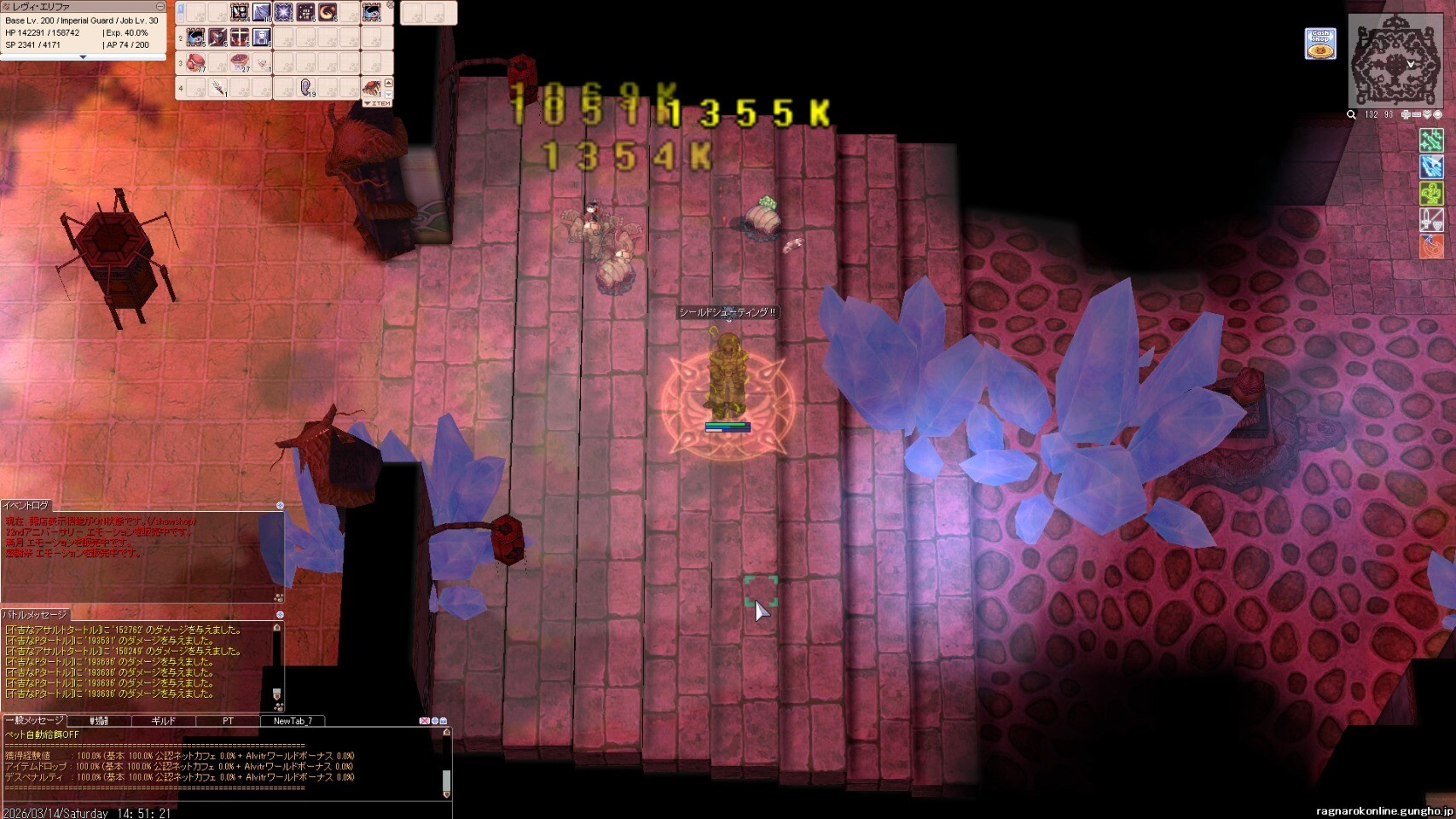1456x819 pixels.
Task: Click the green sparkling swords buff icon
Action: (x=1430, y=140)
